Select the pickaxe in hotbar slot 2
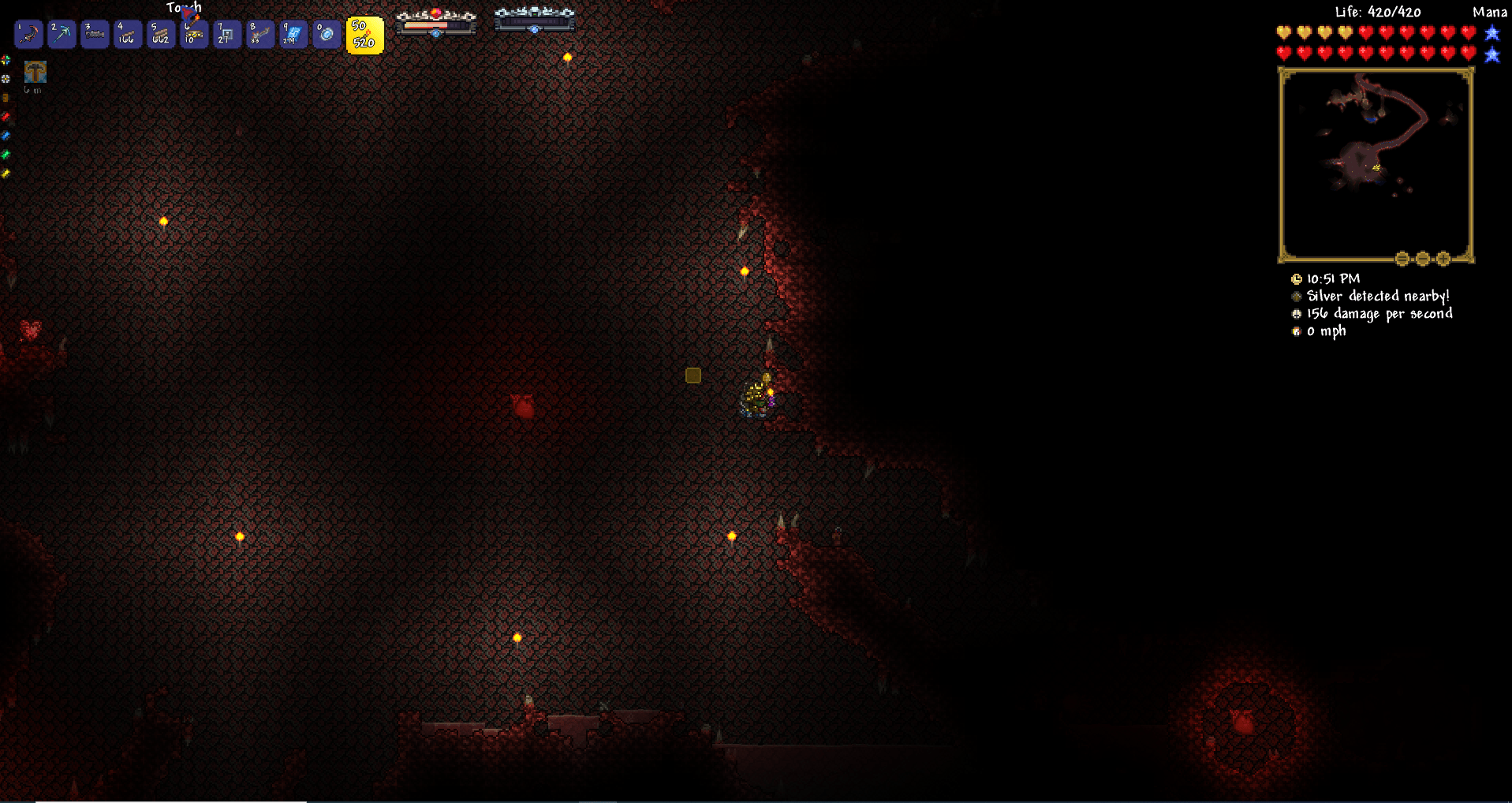Image resolution: width=1512 pixels, height=803 pixels. pyautogui.click(x=61, y=35)
